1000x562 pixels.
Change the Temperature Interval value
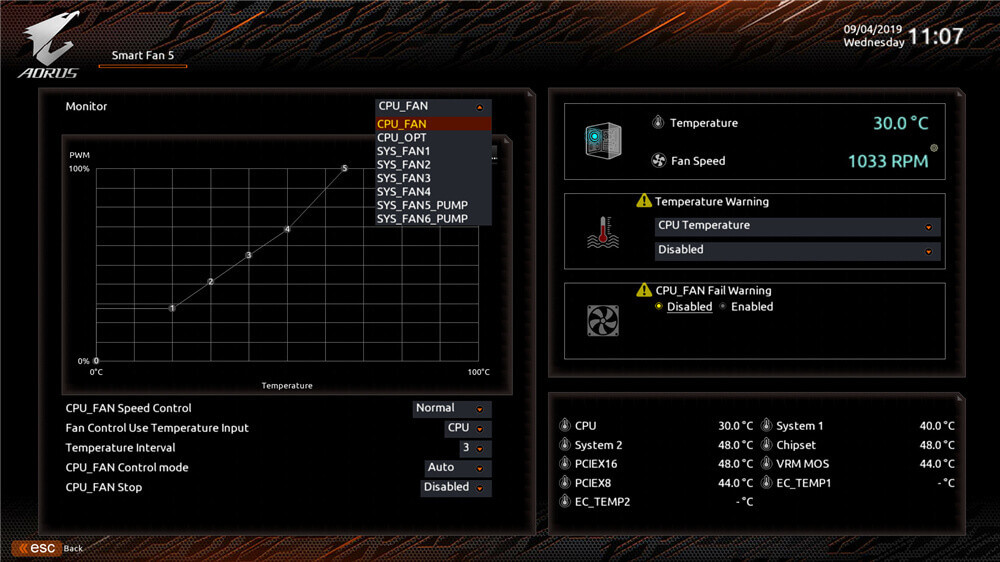click(x=475, y=448)
